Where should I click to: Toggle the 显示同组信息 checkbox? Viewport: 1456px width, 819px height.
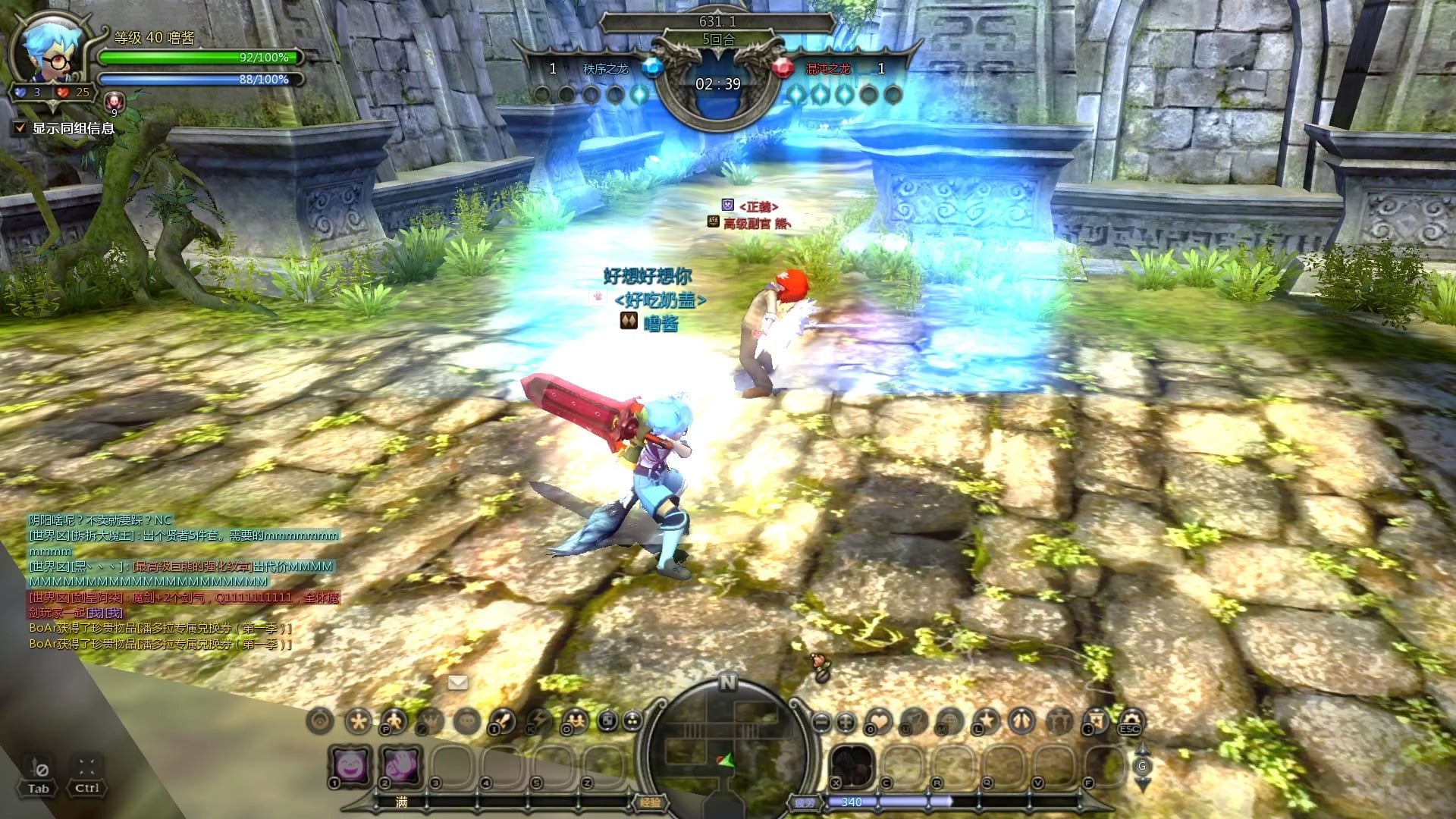(20, 128)
